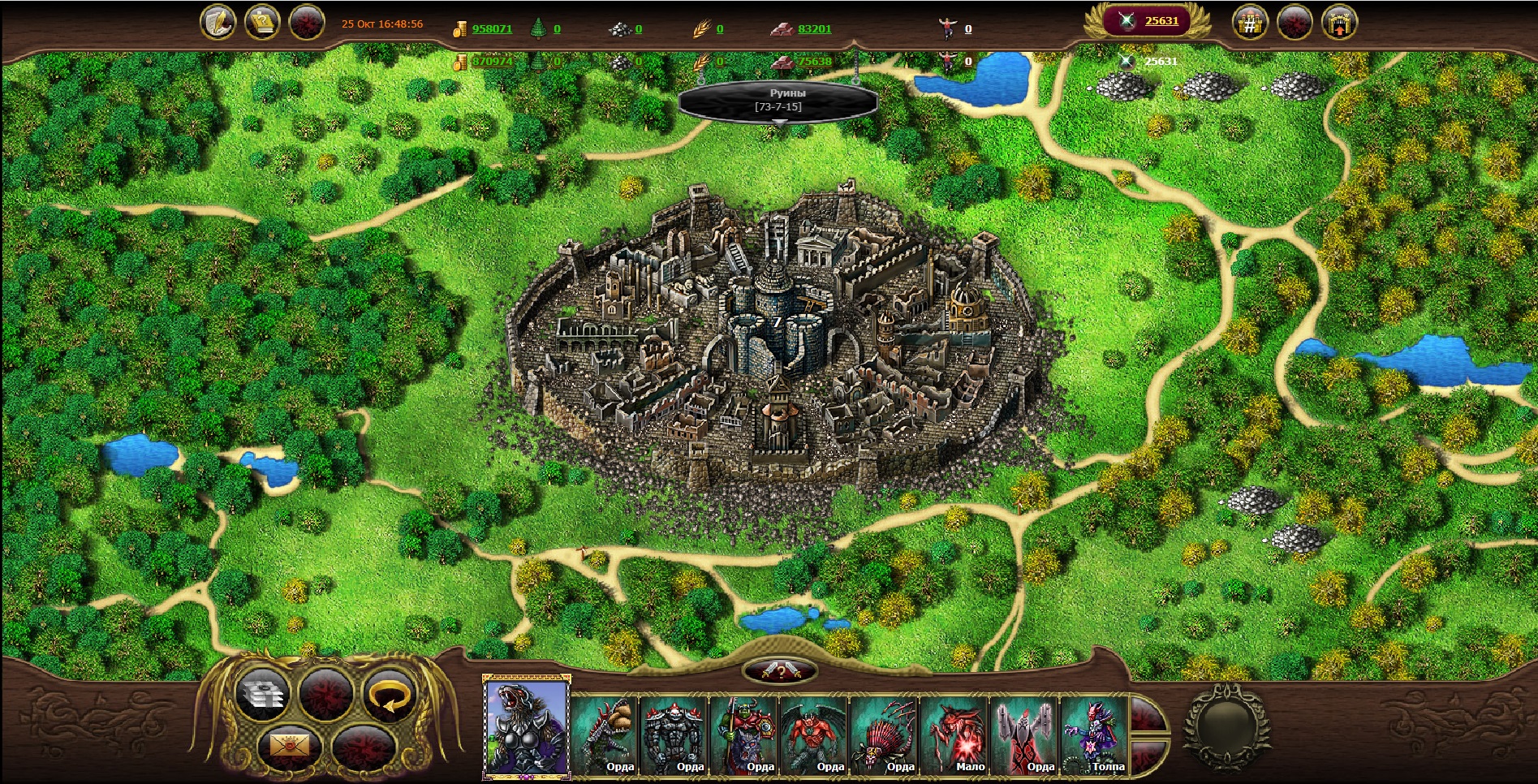Open the question-mark help book

[x=262, y=22]
